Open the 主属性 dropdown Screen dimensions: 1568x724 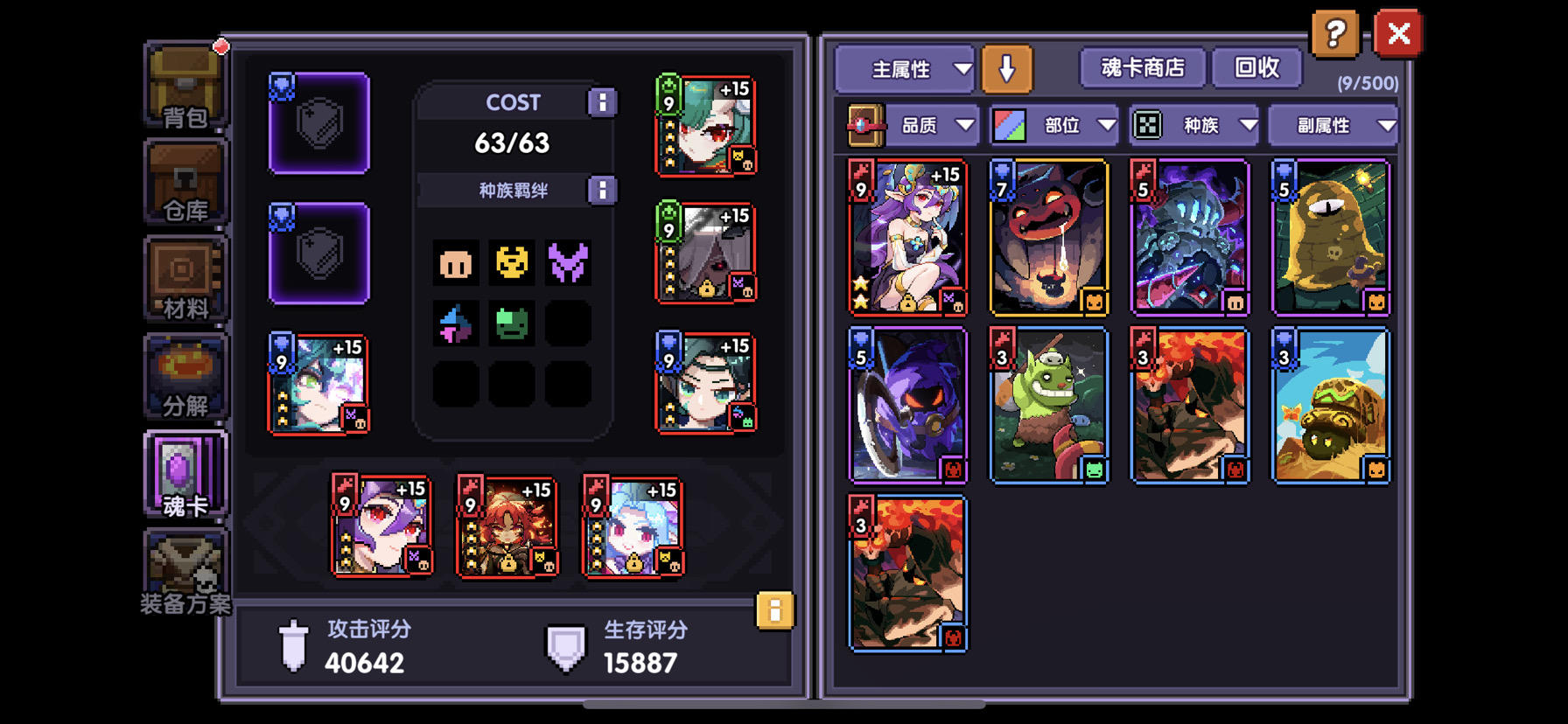click(x=905, y=66)
